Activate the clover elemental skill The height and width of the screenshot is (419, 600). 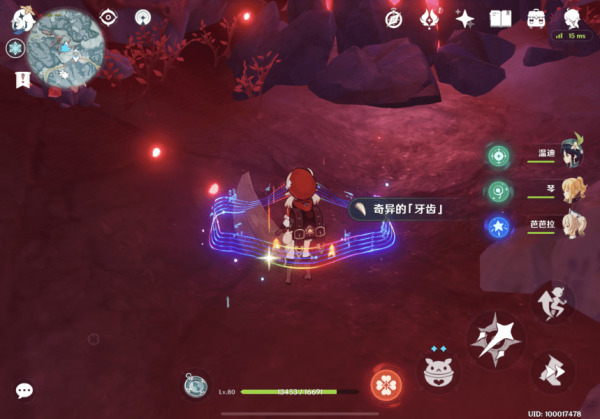pos(385,384)
